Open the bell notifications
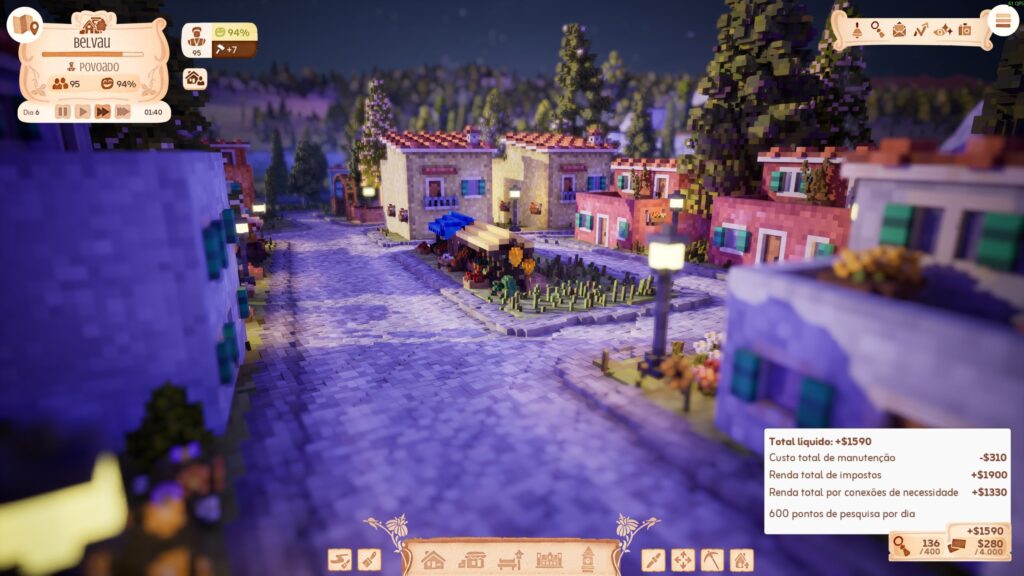The height and width of the screenshot is (576, 1024). tap(857, 29)
